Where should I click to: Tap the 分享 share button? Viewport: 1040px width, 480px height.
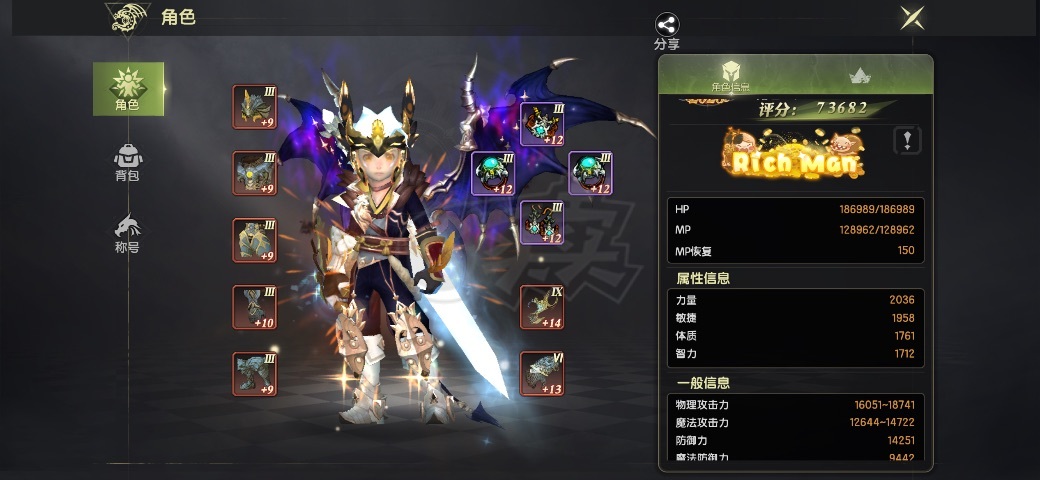(x=667, y=30)
